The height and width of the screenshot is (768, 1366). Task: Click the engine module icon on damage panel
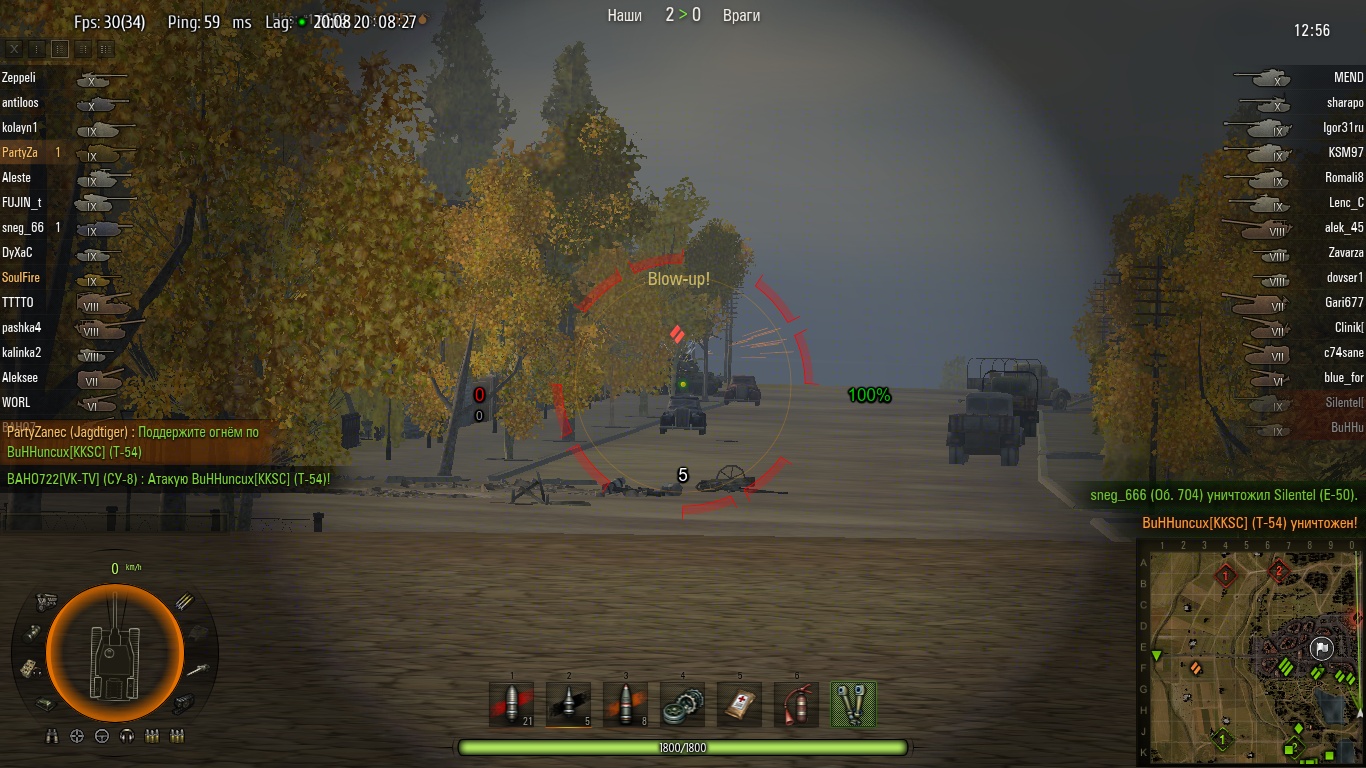(45, 600)
